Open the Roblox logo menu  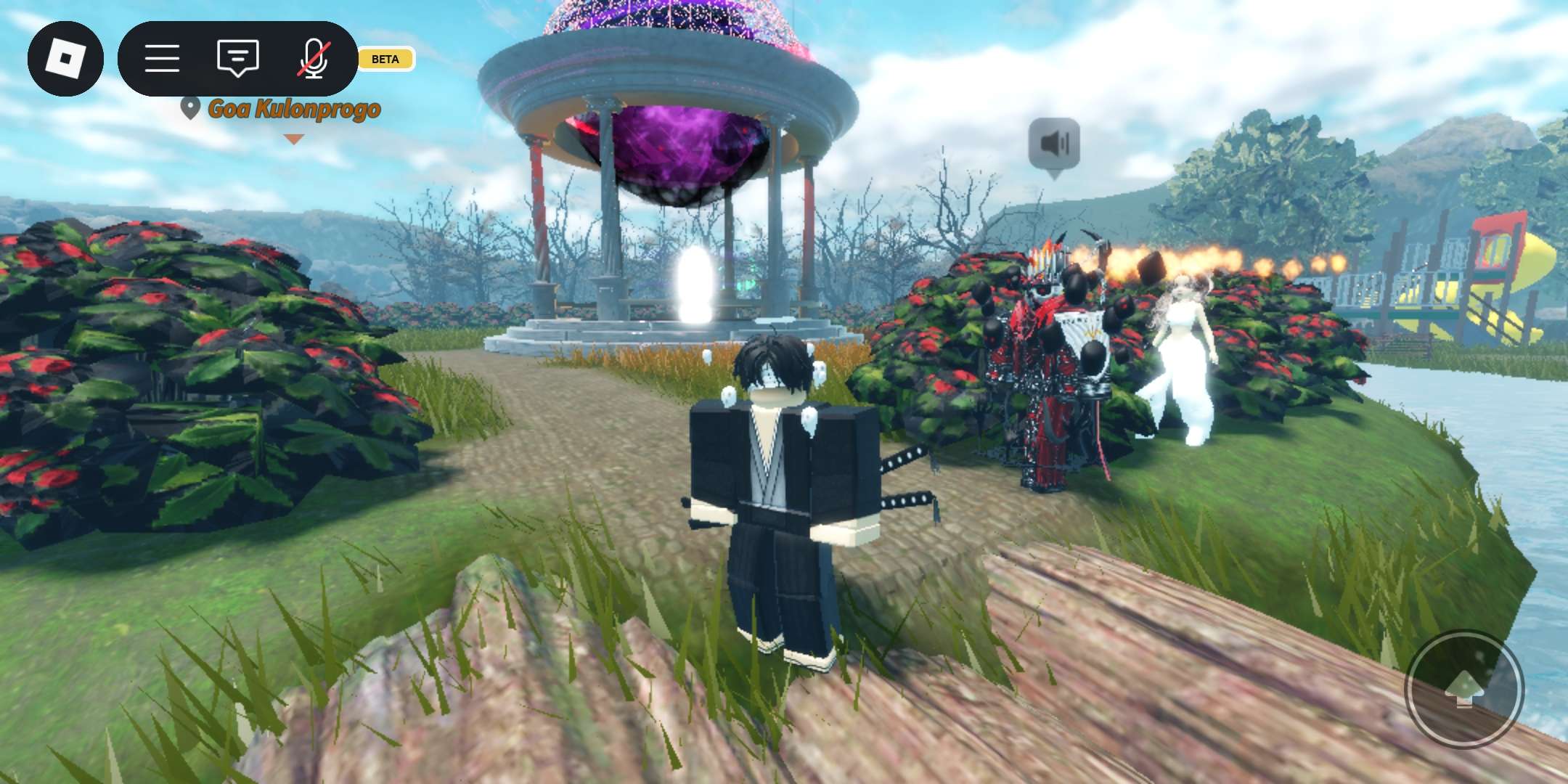pyautogui.click(x=65, y=58)
